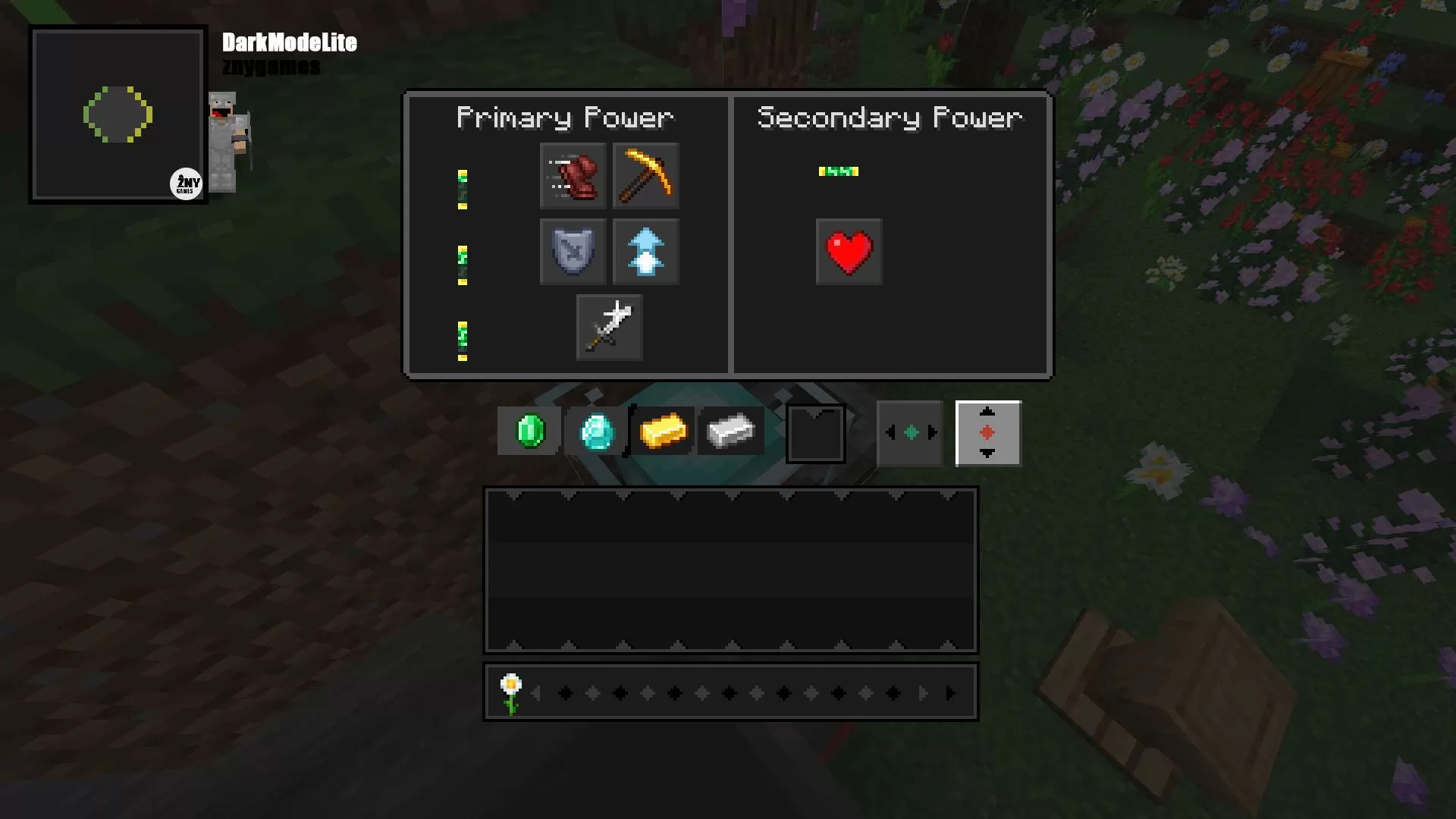The height and width of the screenshot is (819, 1456).
Task: Select the emerald payment item
Action: [529, 431]
